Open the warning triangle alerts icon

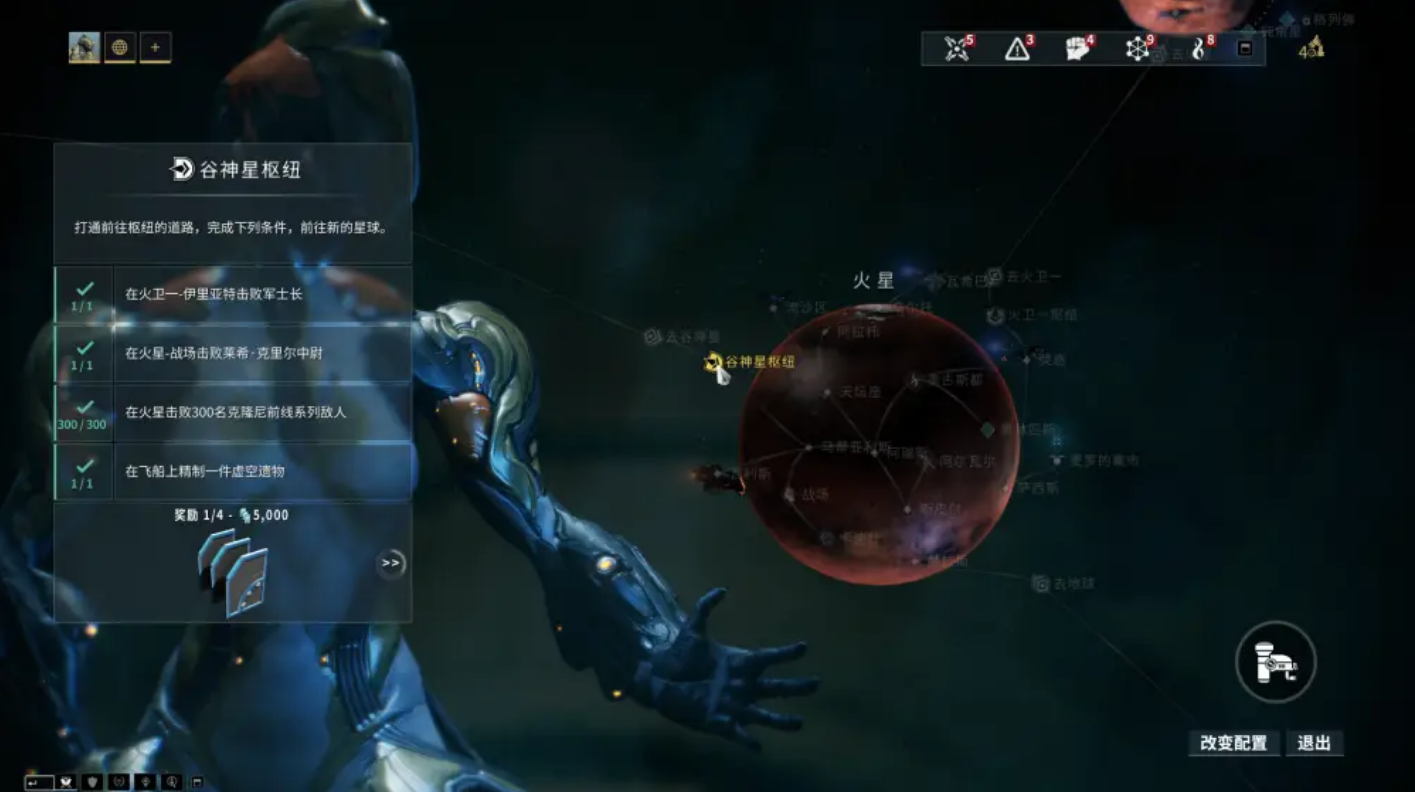pyautogui.click(x=1017, y=48)
